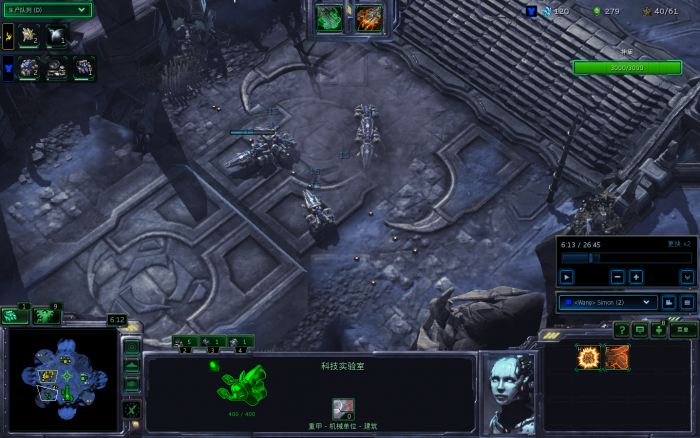This screenshot has width=700, height=438.
Task: Open the game menu button
Action: (683, 330)
